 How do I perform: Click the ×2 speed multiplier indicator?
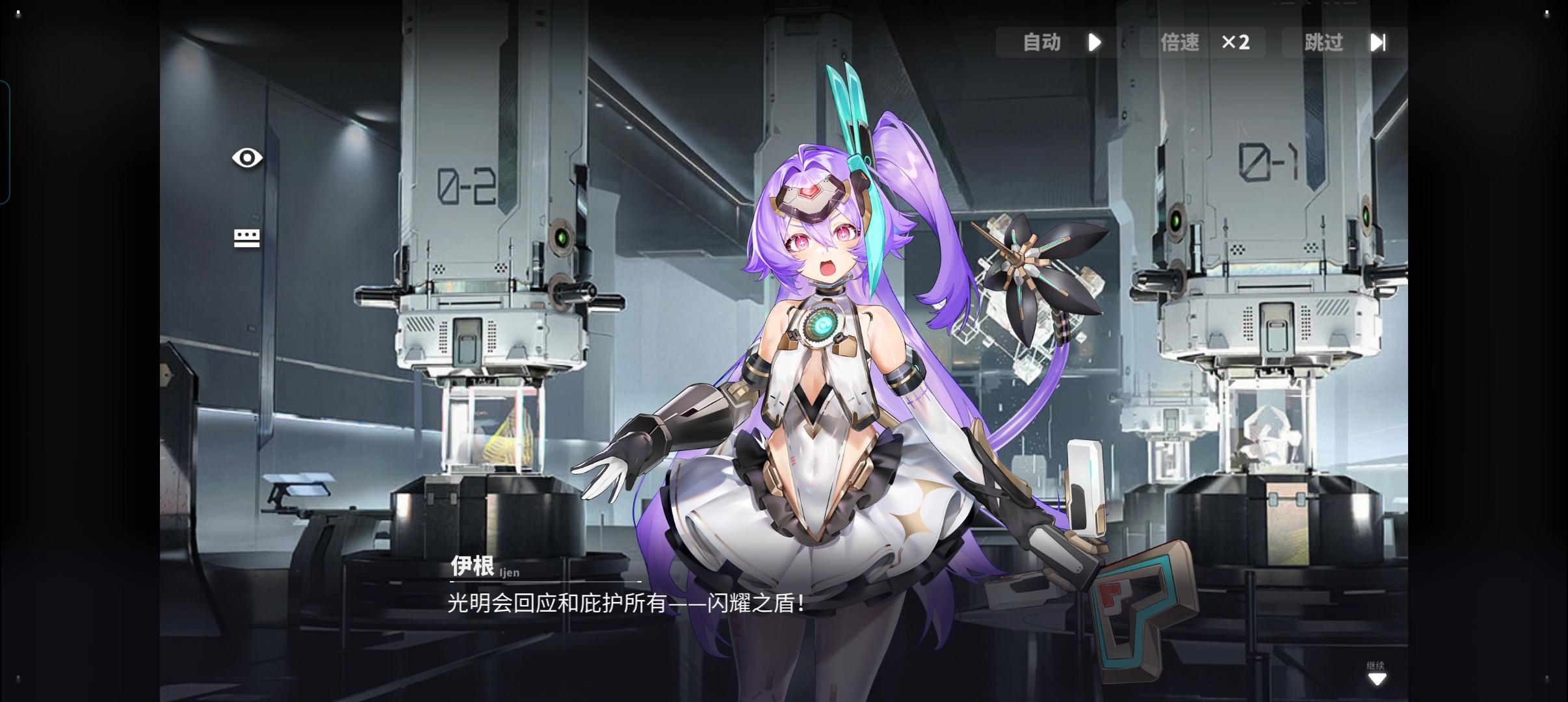pyautogui.click(x=1236, y=42)
